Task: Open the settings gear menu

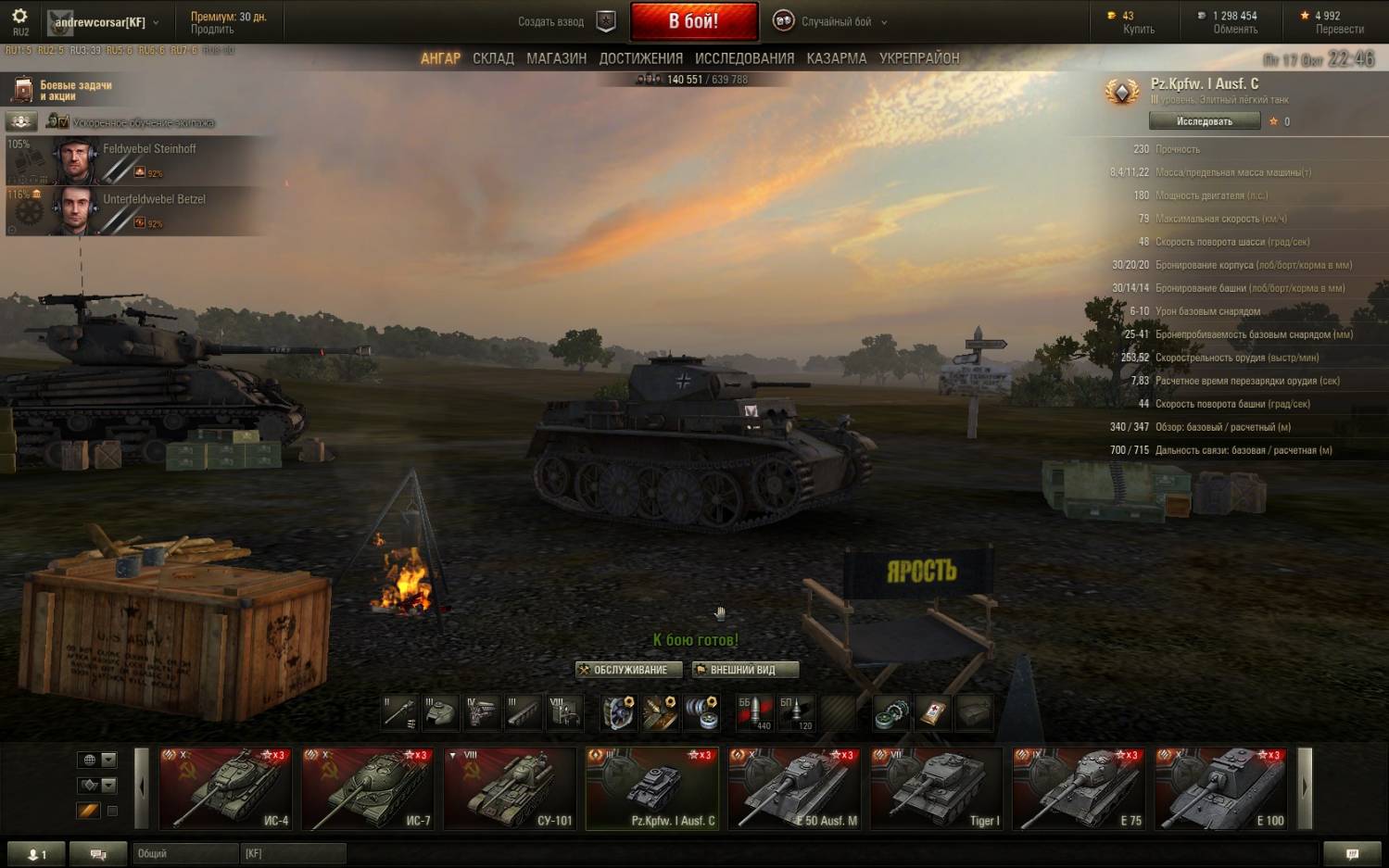Action: (x=19, y=17)
